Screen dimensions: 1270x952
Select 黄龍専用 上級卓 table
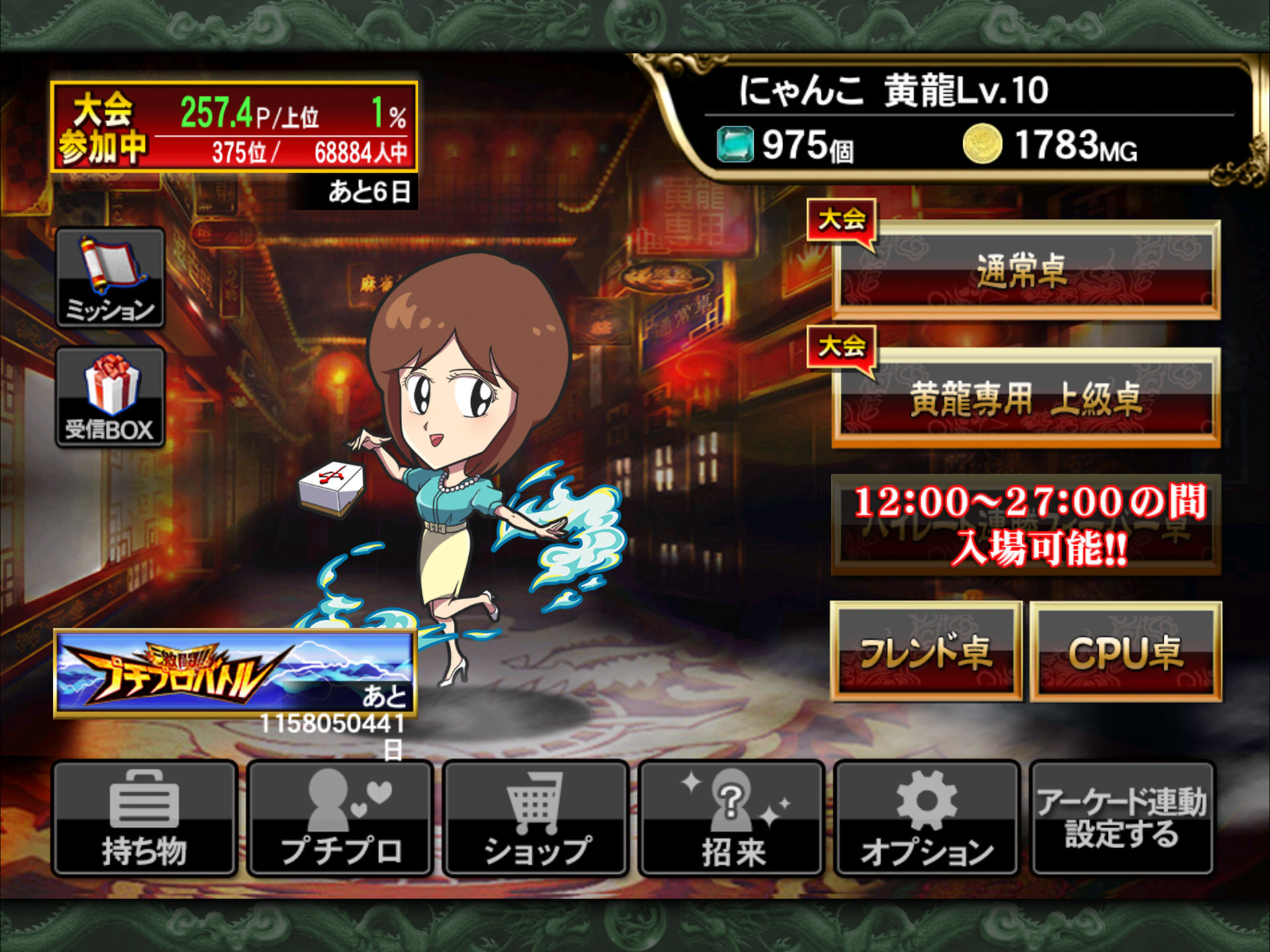click(1025, 399)
